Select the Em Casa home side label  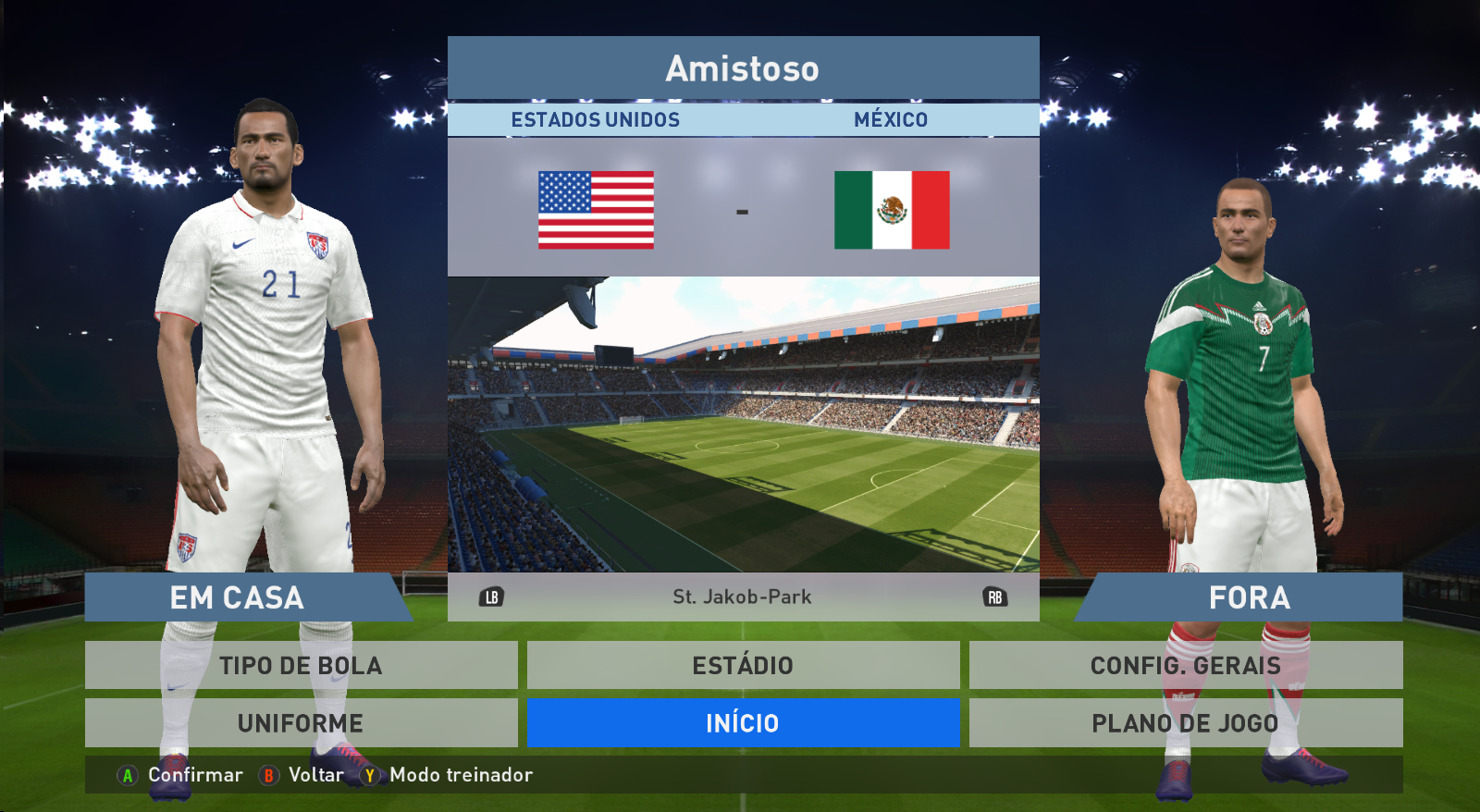click(x=237, y=597)
